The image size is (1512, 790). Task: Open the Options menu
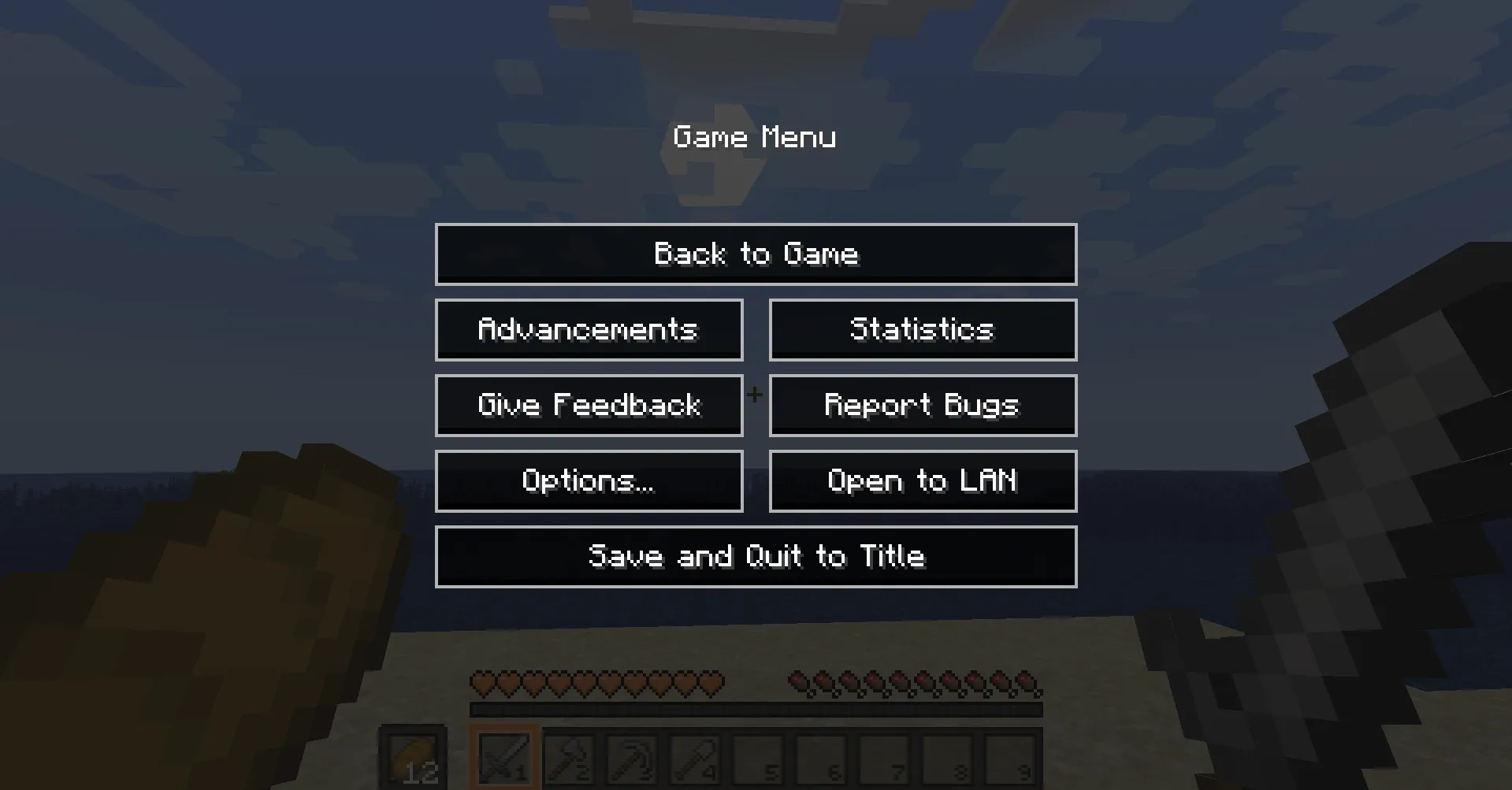click(588, 480)
